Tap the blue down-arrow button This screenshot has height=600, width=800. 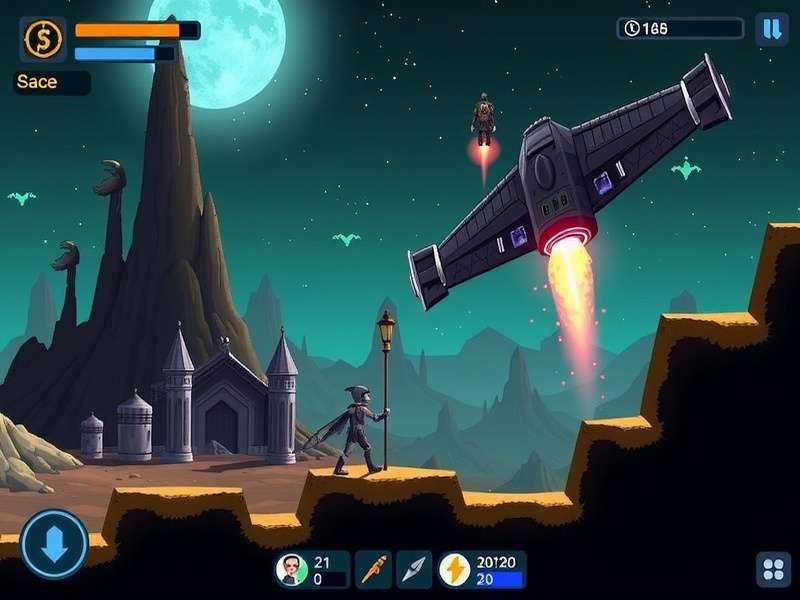click(x=54, y=544)
